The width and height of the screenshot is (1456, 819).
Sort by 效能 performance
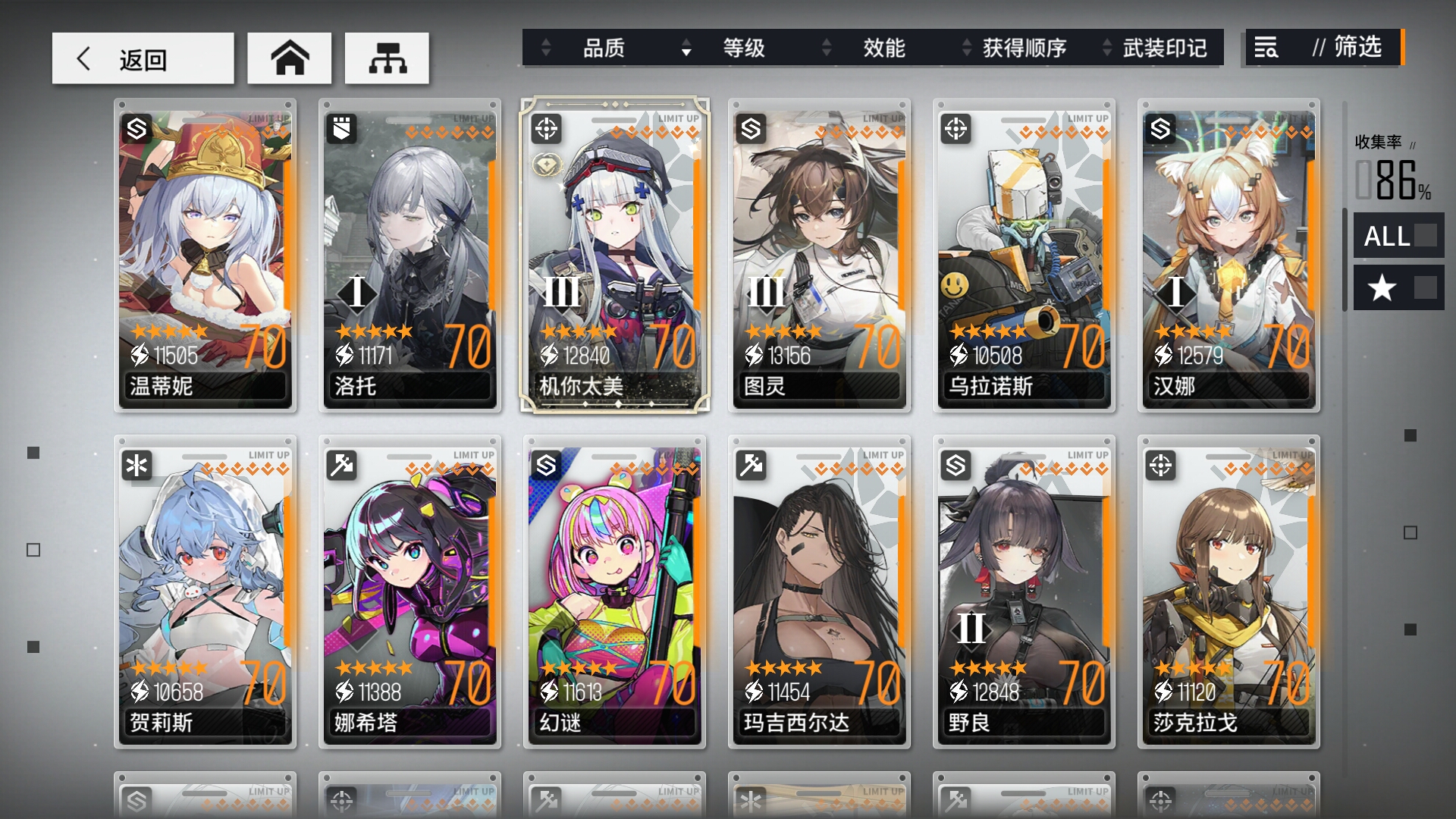[x=883, y=48]
